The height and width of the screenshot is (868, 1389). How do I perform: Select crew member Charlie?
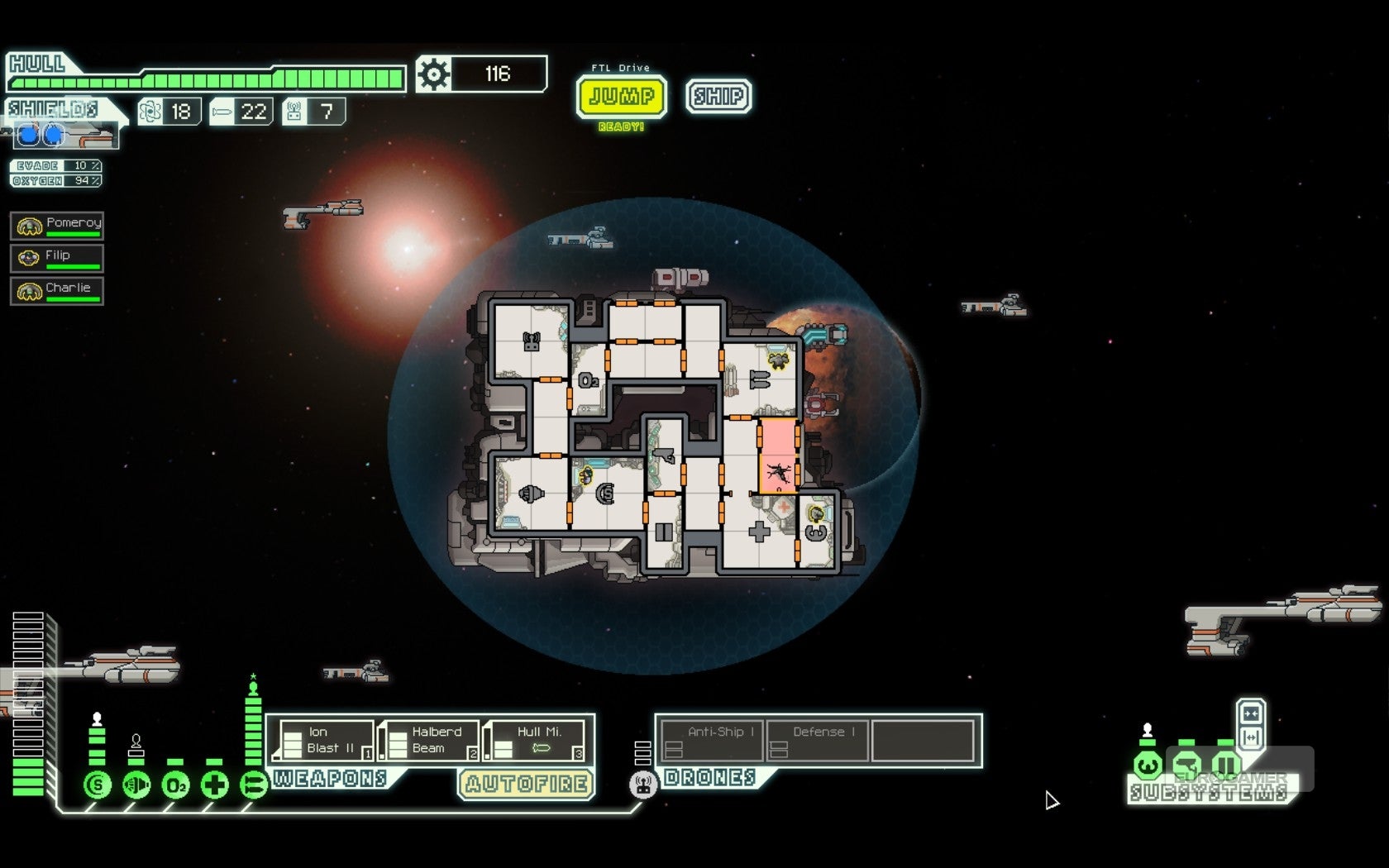pyautogui.click(x=57, y=291)
